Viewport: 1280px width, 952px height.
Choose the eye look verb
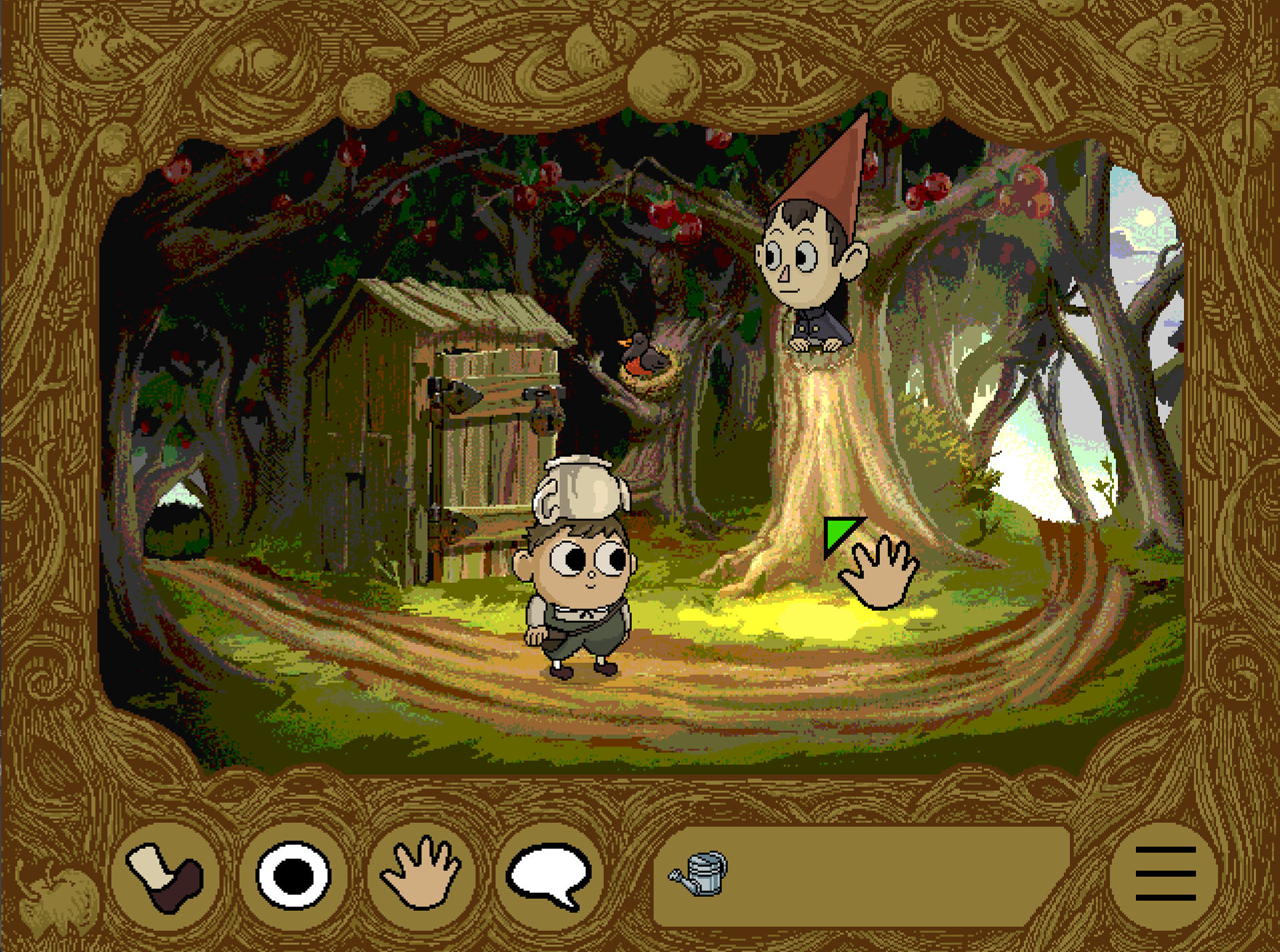[293, 875]
